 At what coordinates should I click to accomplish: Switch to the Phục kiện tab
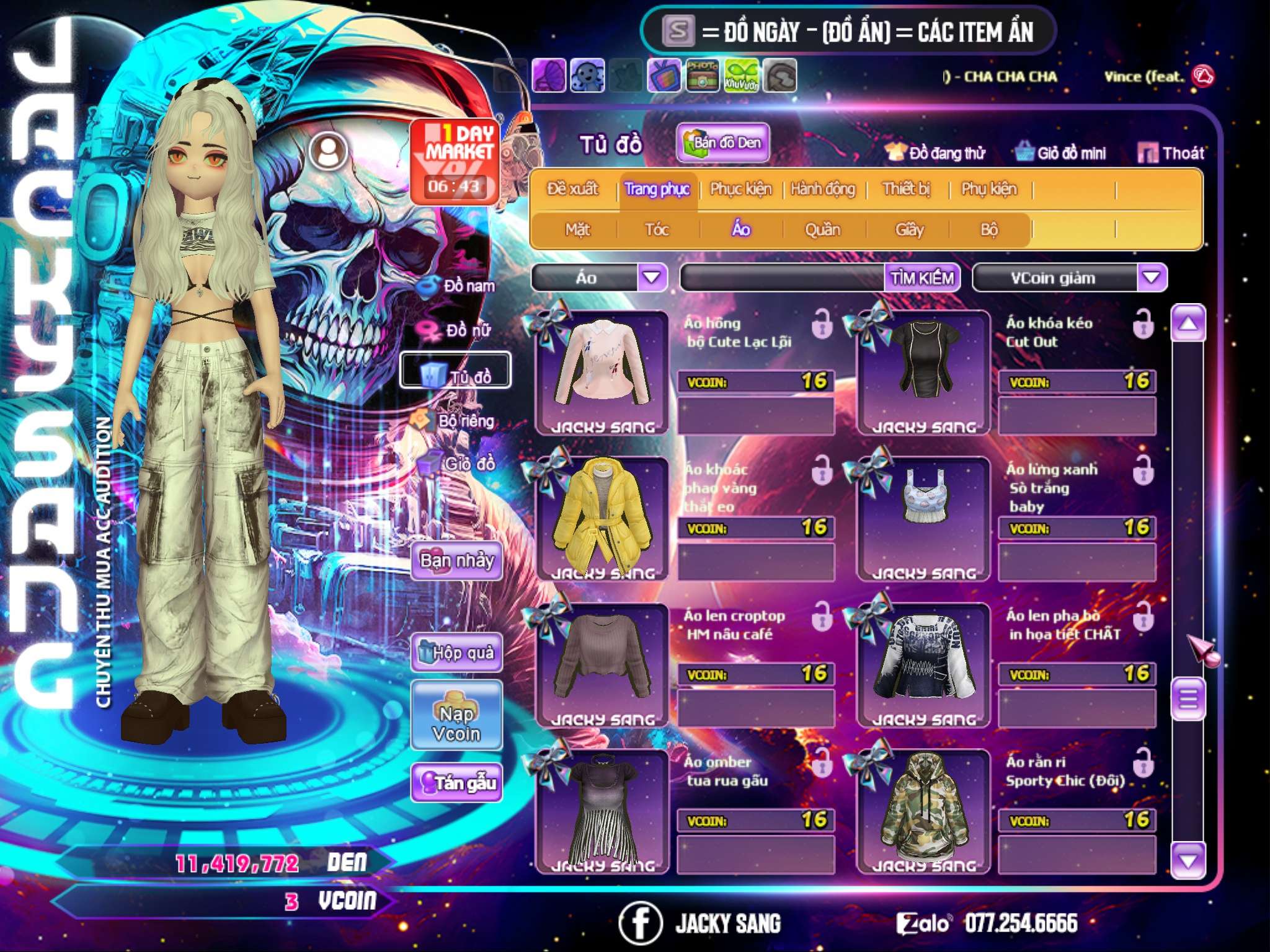740,189
